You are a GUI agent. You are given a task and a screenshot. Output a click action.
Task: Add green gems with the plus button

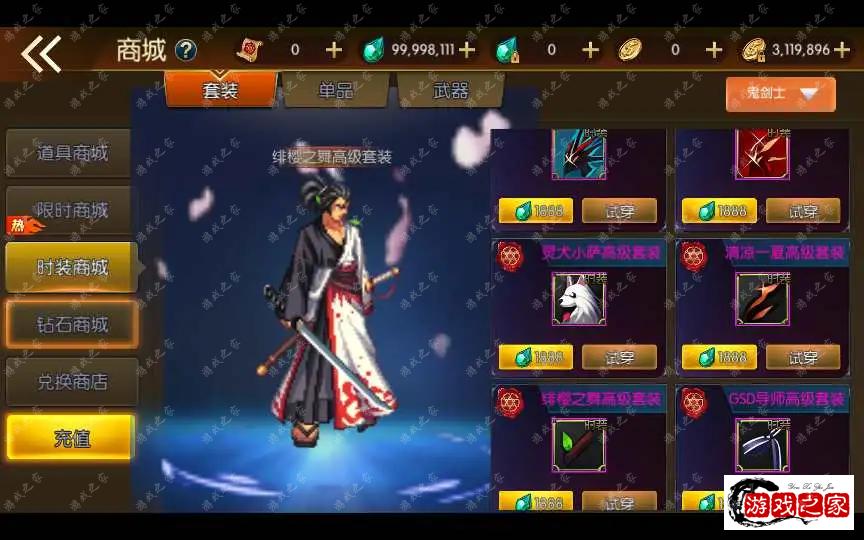click(467, 50)
